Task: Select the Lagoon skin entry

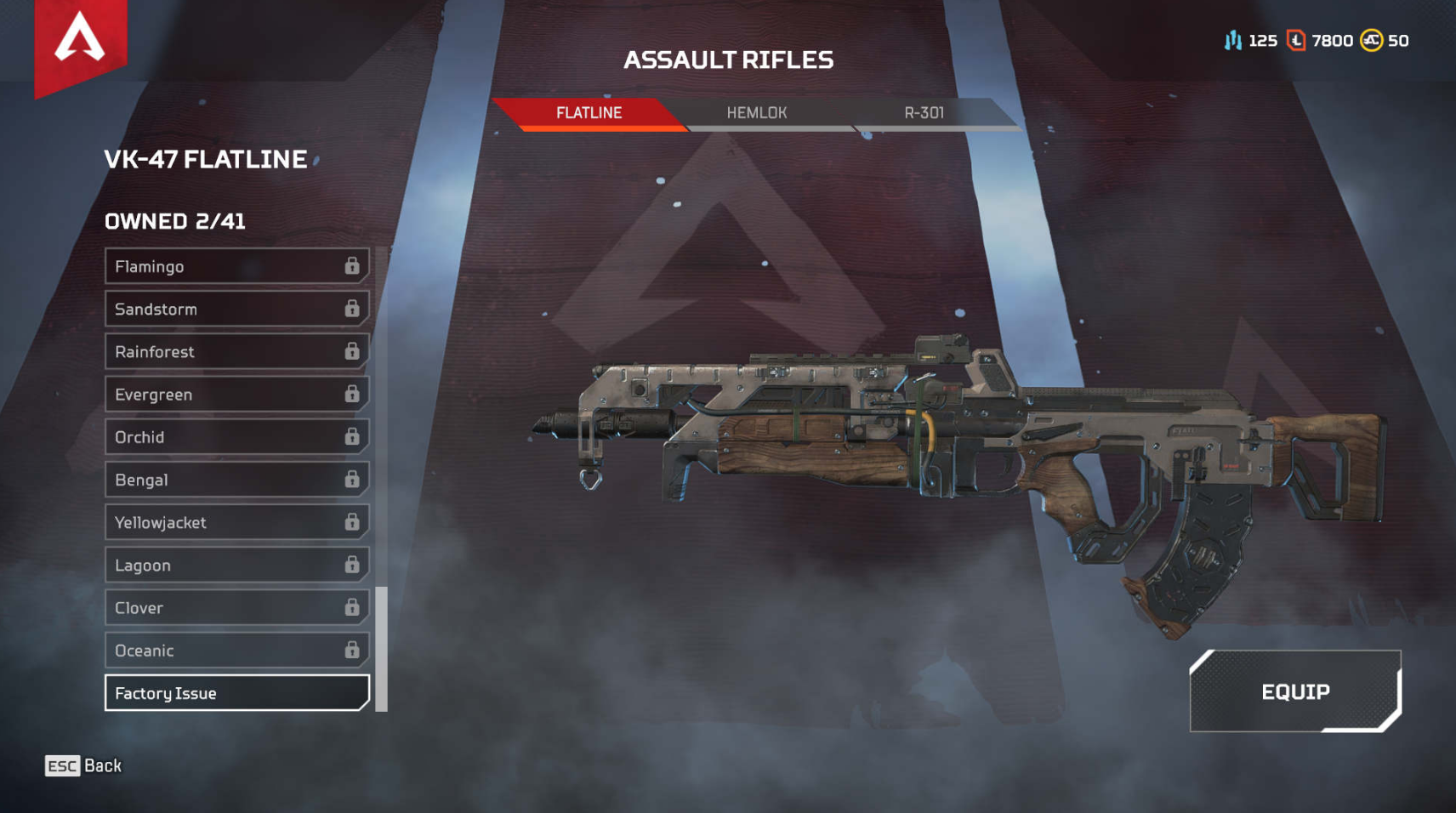Action: (236, 565)
